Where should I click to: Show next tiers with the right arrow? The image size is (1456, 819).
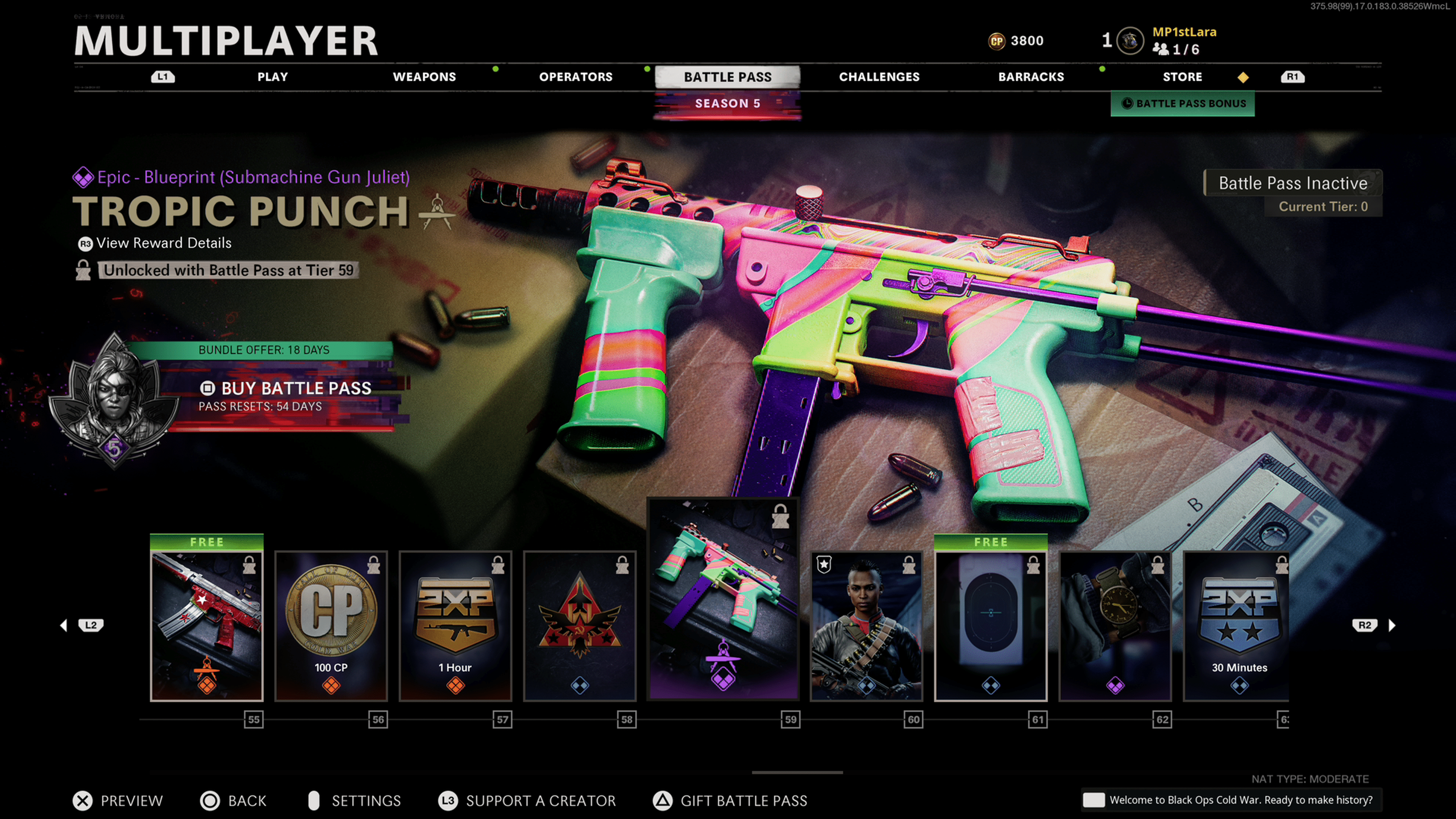1392,625
